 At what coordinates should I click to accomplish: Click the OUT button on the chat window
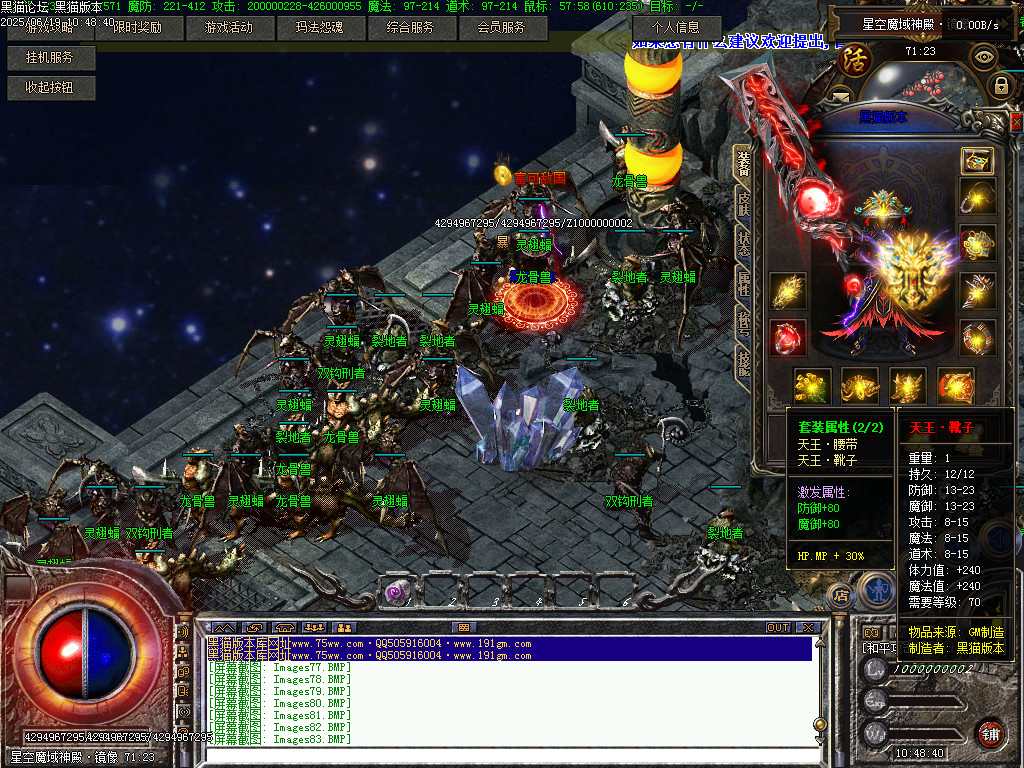[x=778, y=628]
